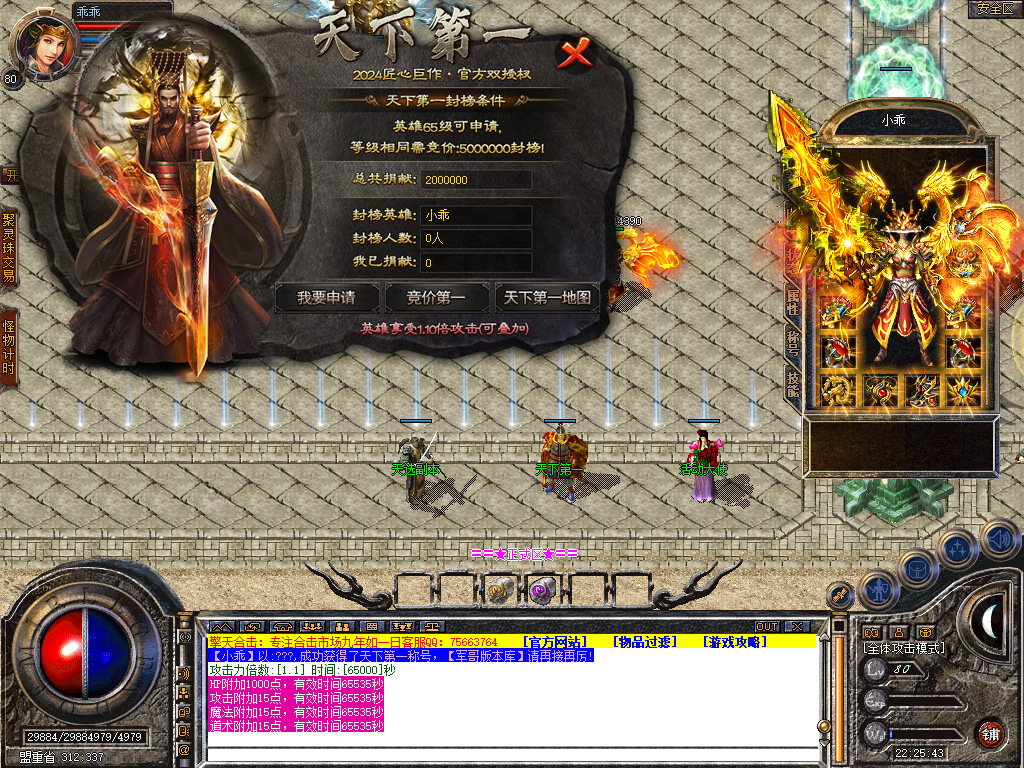Choose the 竞价第一 bidding button
The width and height of the screenshot is (1024, 768).
(x=436, y=297)
